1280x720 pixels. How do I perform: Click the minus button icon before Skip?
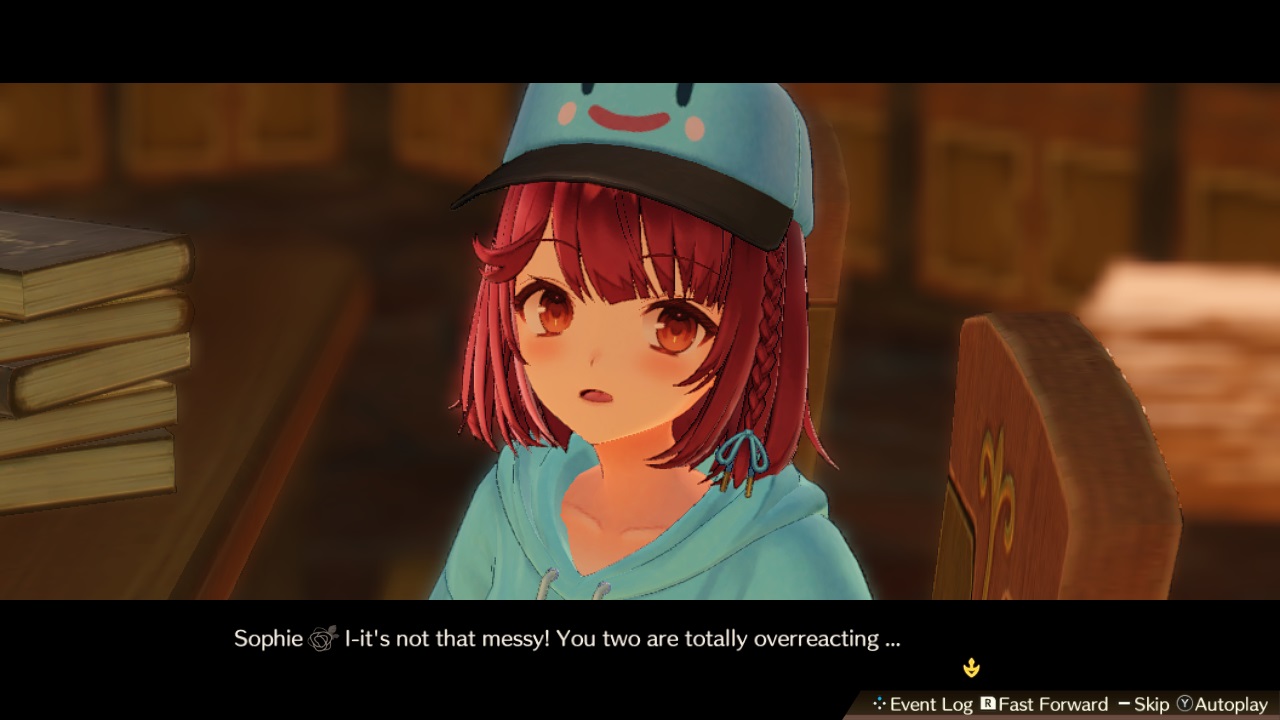click(1124, 703)
